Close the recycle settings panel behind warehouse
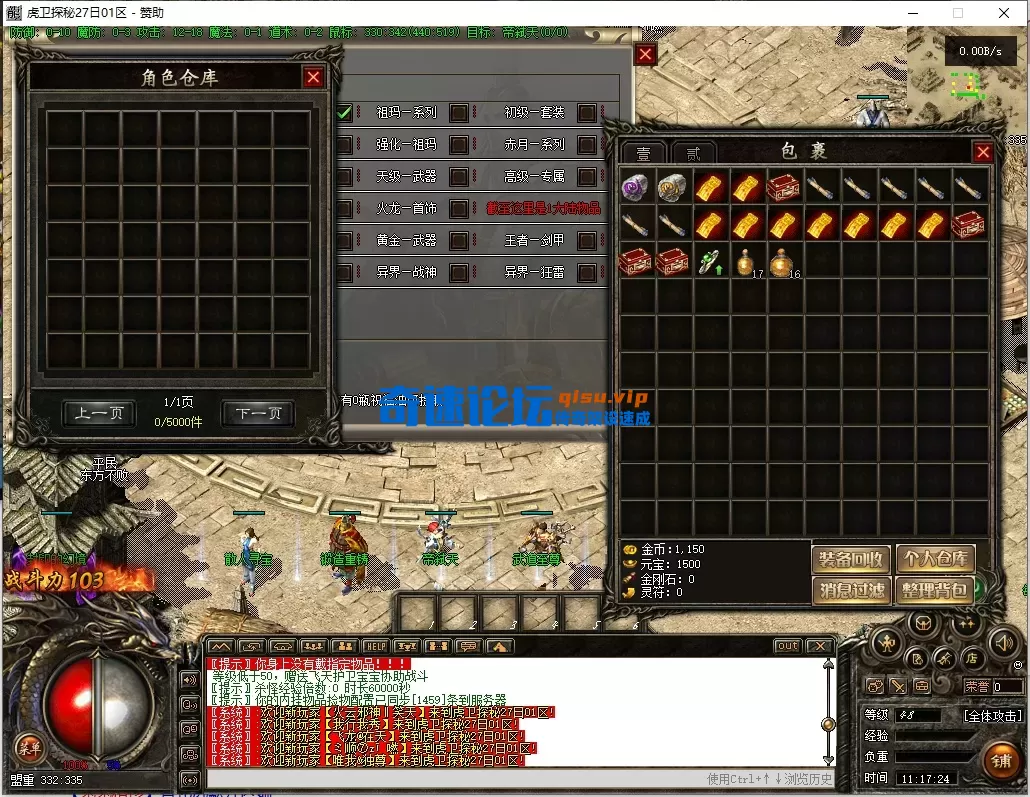 [x=646, y=55]
